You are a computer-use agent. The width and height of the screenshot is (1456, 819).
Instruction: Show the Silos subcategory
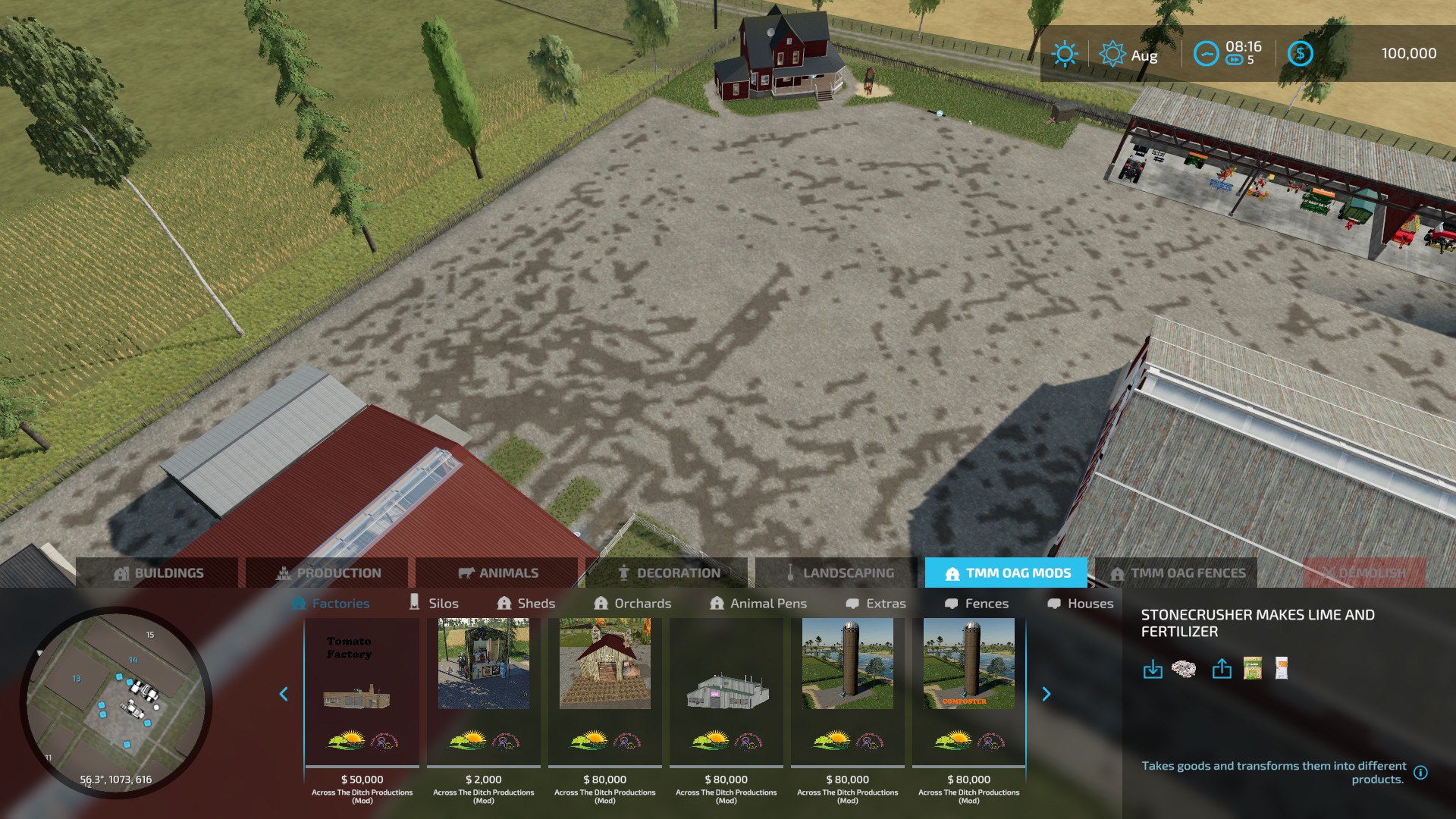[434, 604]
